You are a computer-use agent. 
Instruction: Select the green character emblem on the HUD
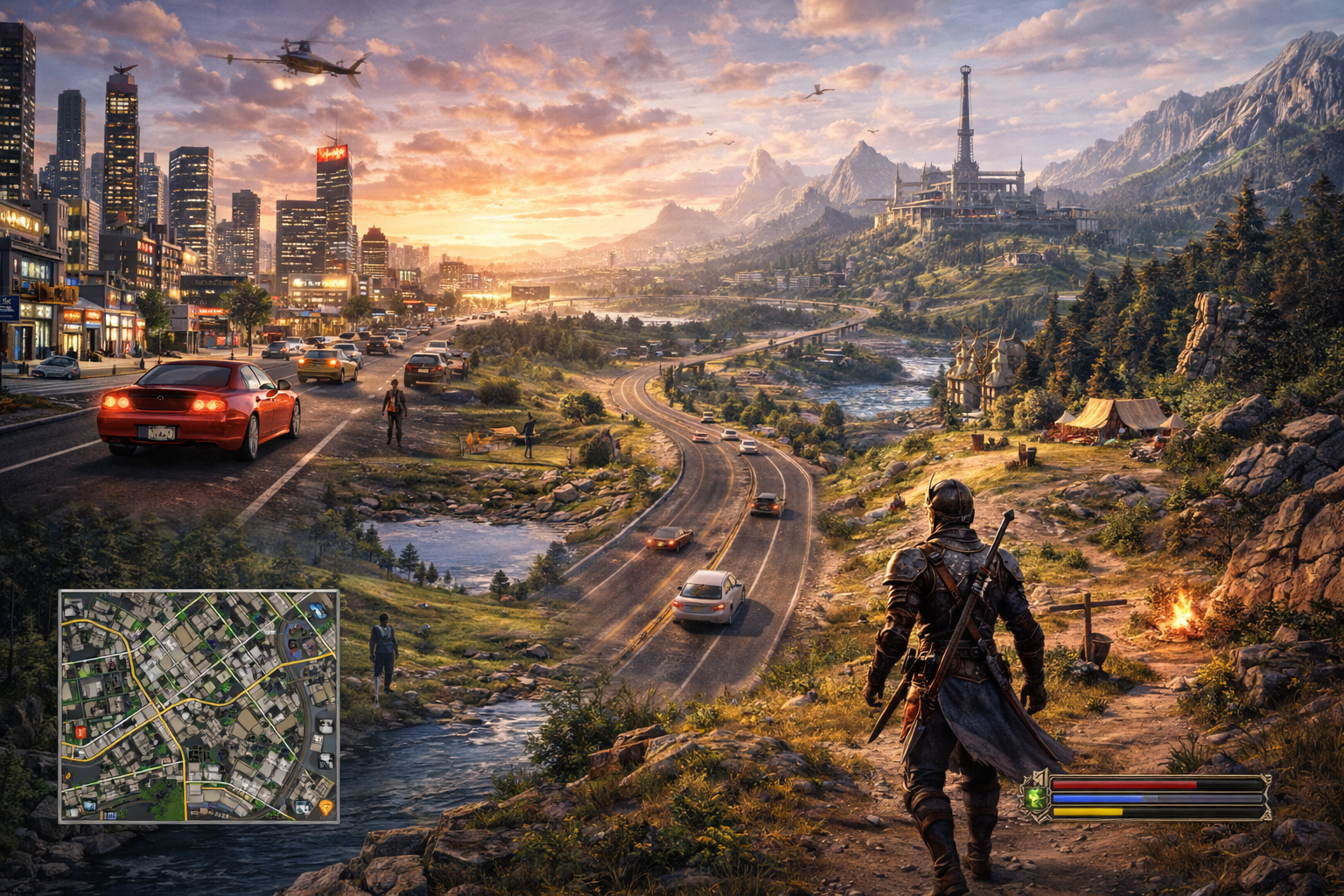(x=1036, y=799)
